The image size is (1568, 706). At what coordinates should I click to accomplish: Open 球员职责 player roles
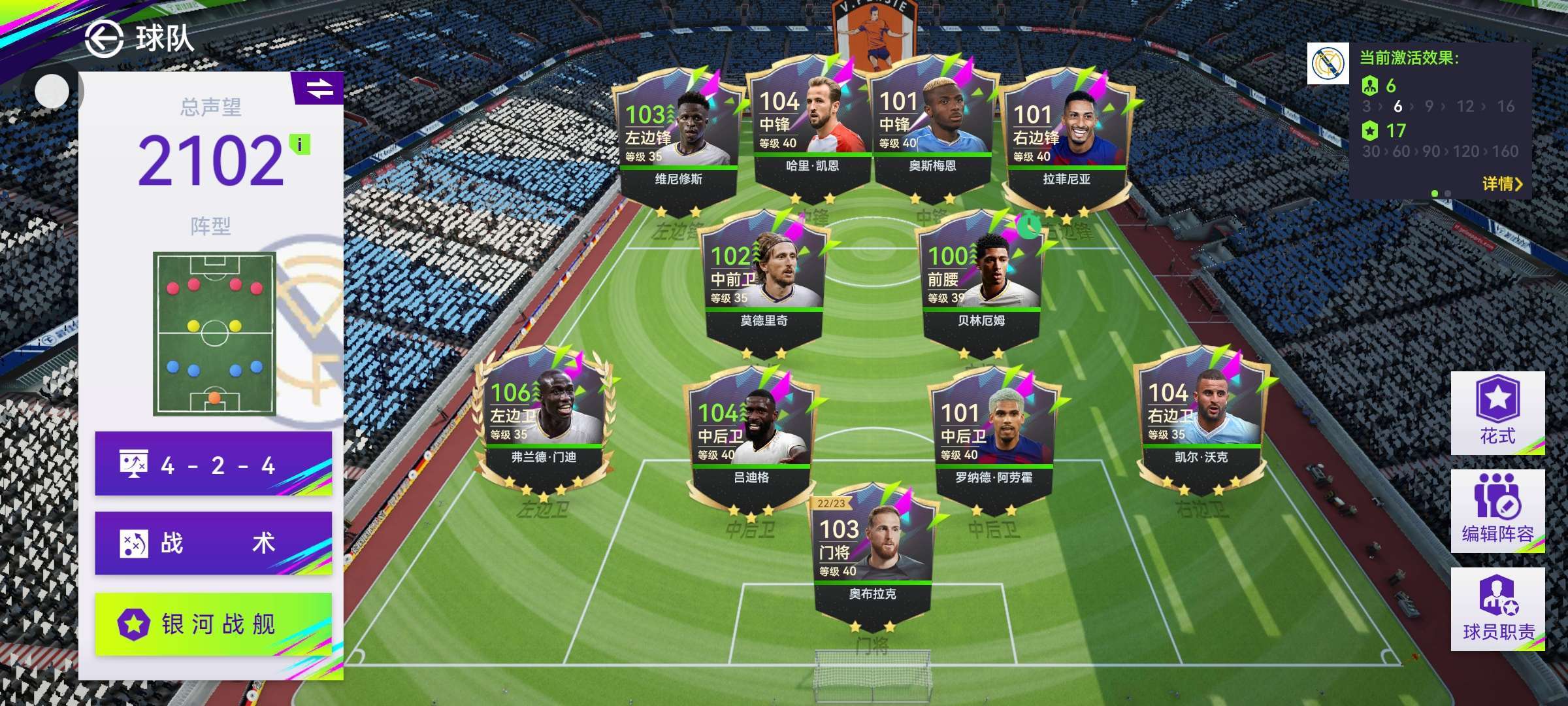[x=1497, y=609]
